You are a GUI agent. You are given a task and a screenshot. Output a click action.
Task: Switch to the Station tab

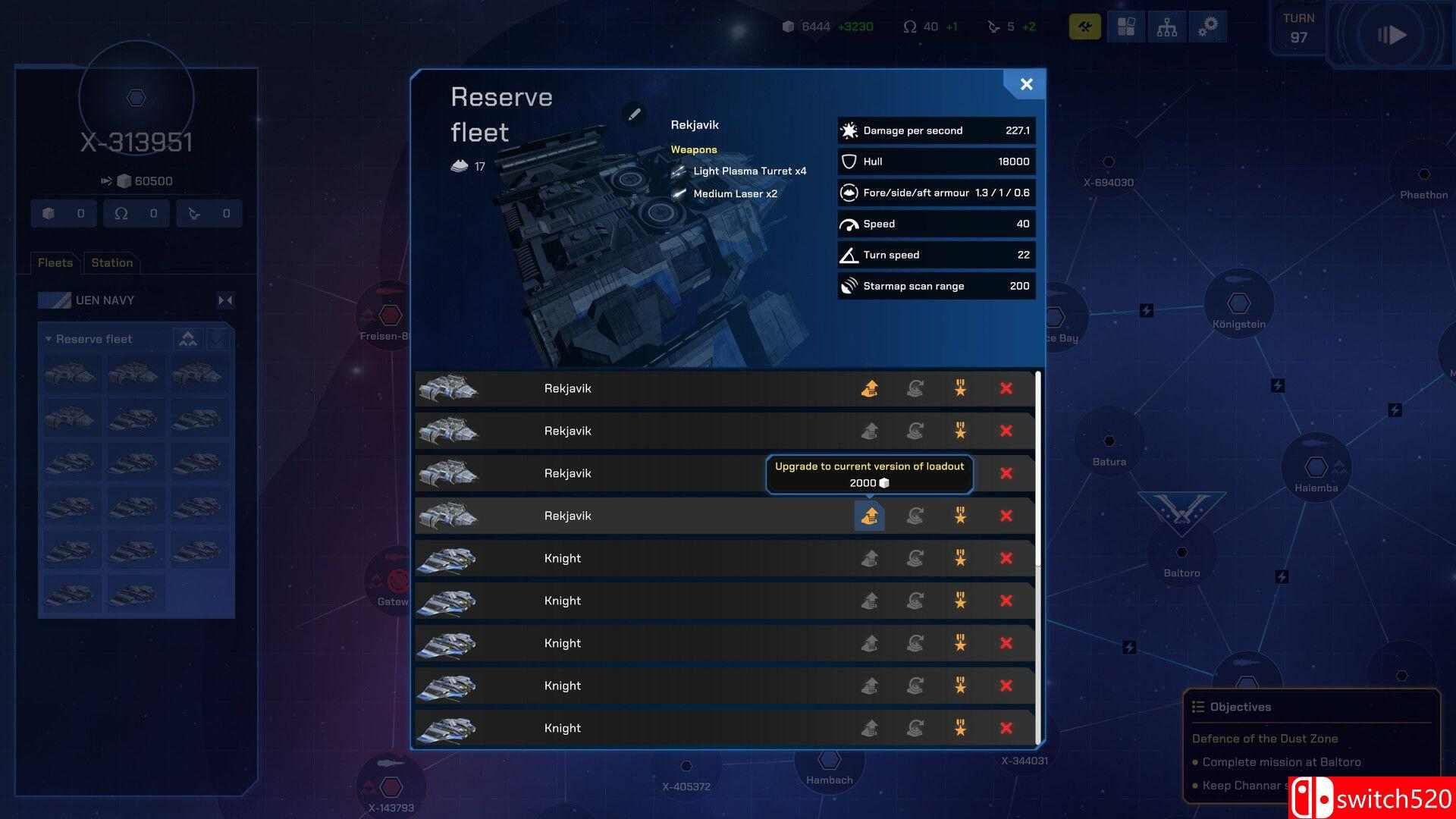[x=111, y=262]
